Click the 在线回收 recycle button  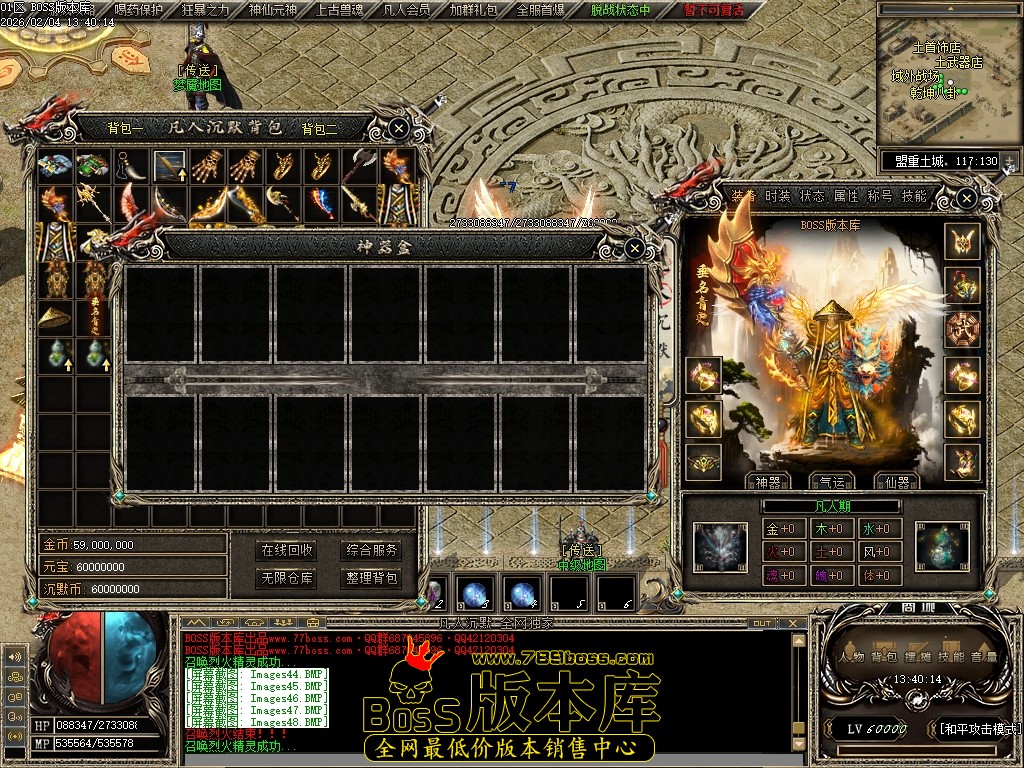pos(287,550)
